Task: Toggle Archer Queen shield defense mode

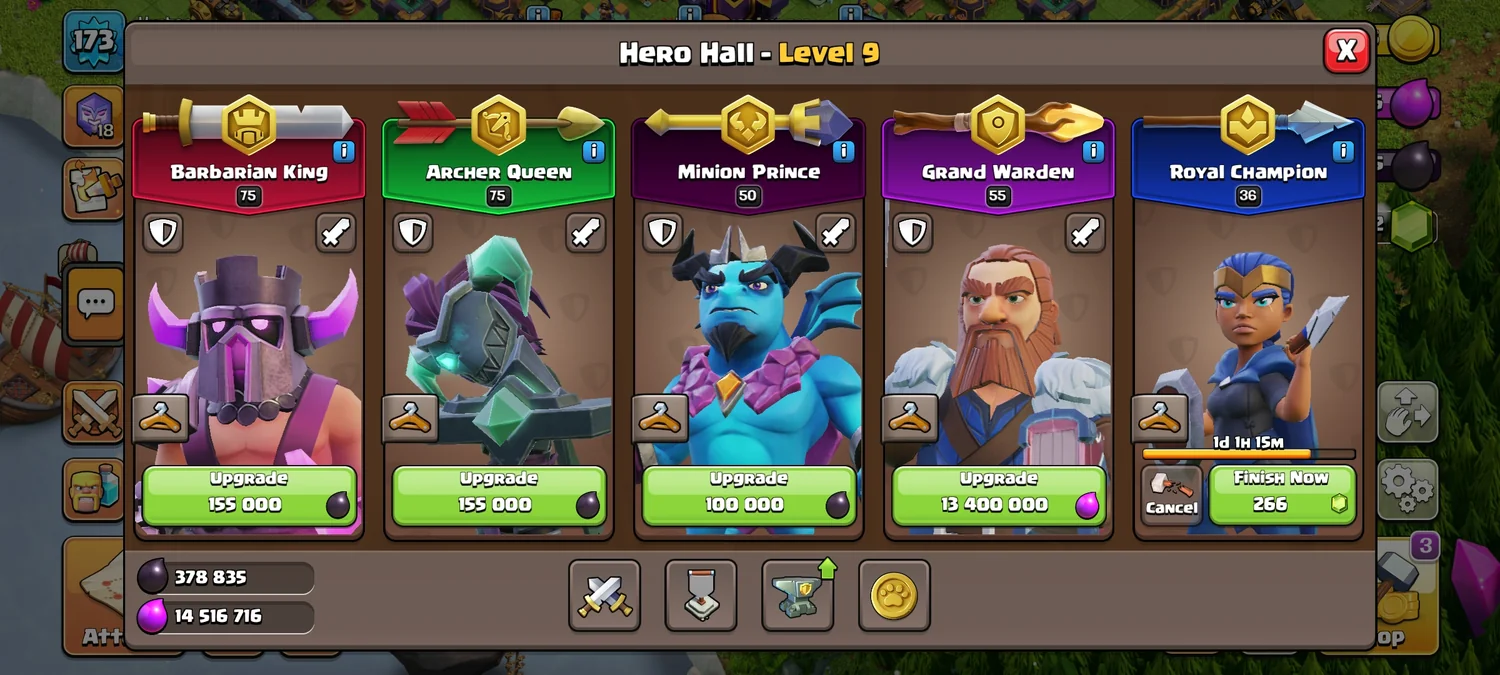Action: click(x=412, y=233)
